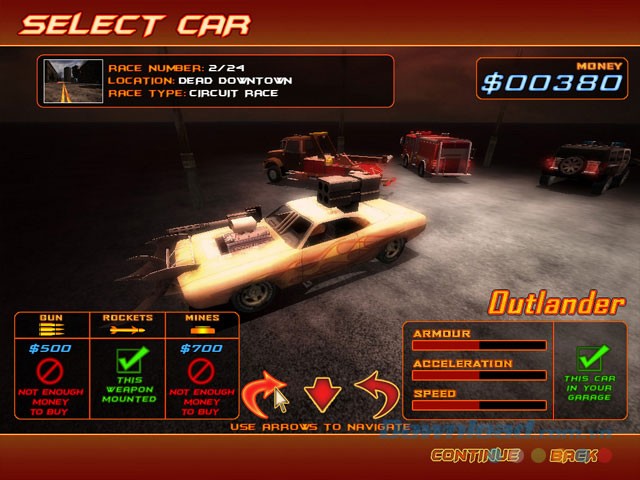Click the Continue button
This screenshot has width=640, height=480.
(x=475, y=456)
